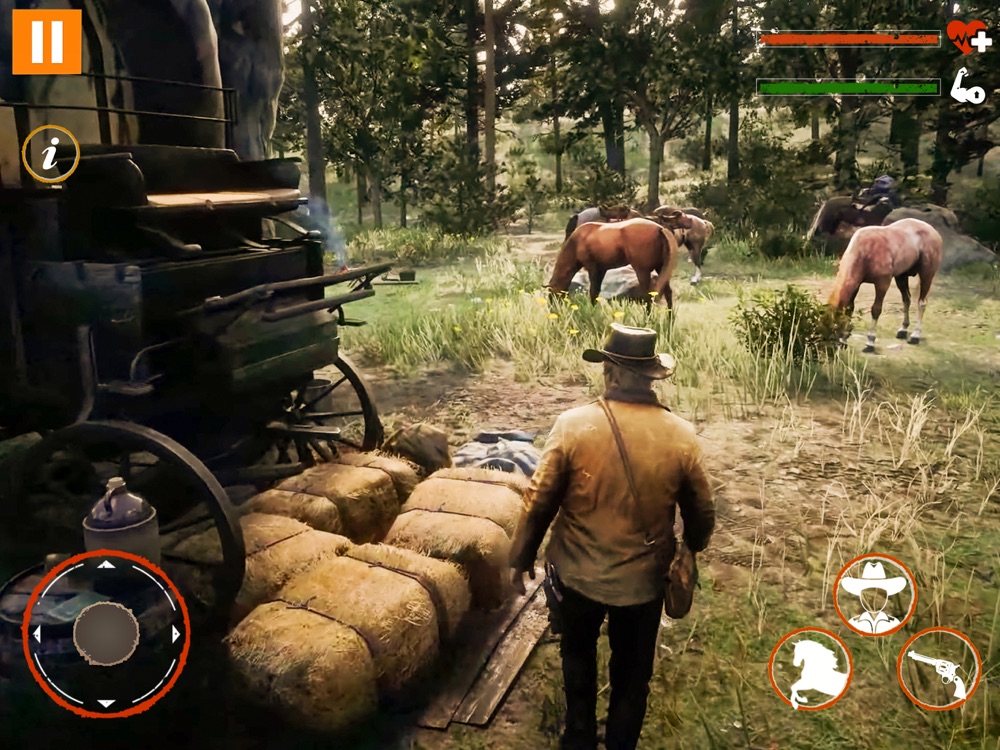Call the horse with the horse button
Image resolution: width=1000 pixels, height=750 pixels.
point(810,668)
